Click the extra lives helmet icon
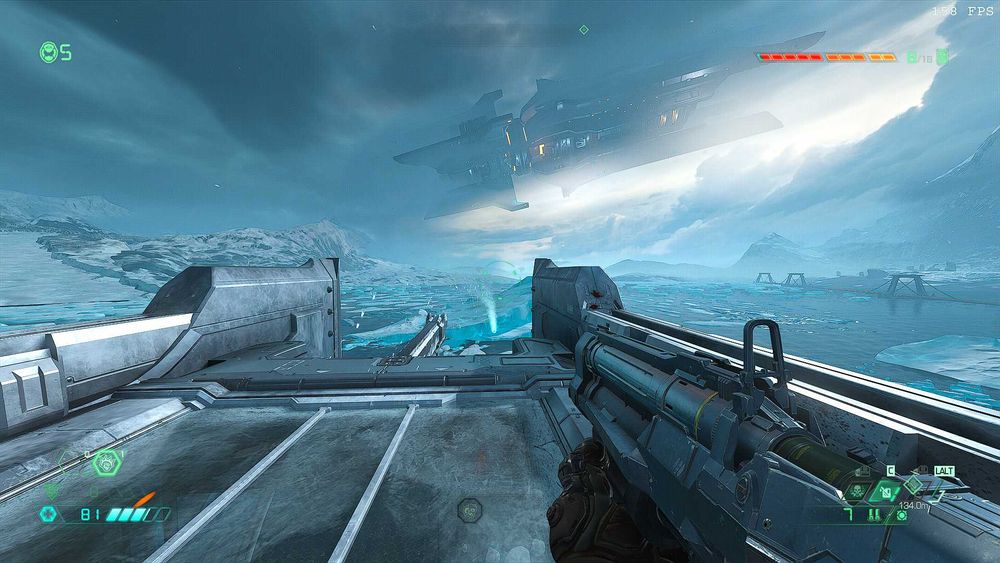 pos(47,52)
